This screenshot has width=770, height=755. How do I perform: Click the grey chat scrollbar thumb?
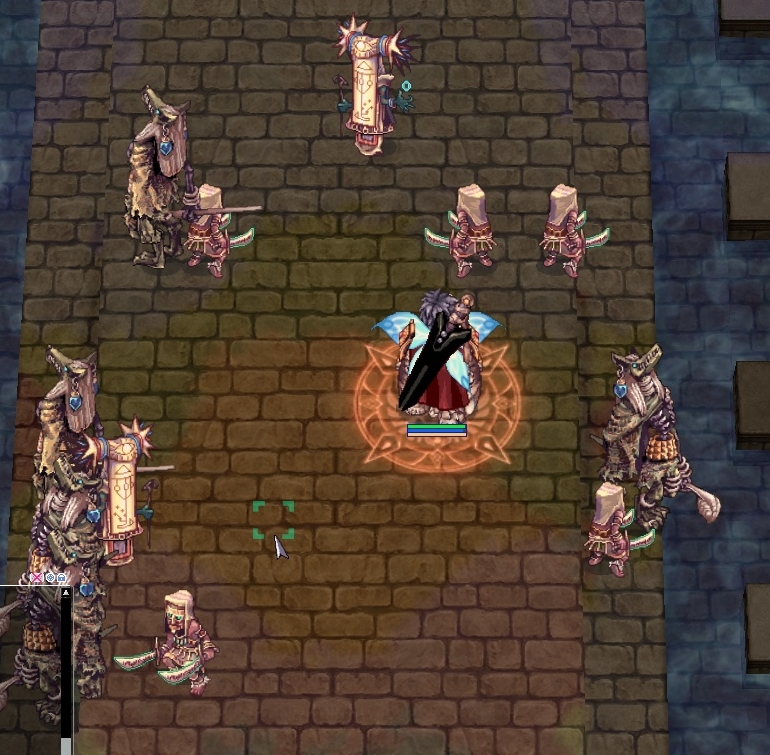66,746
